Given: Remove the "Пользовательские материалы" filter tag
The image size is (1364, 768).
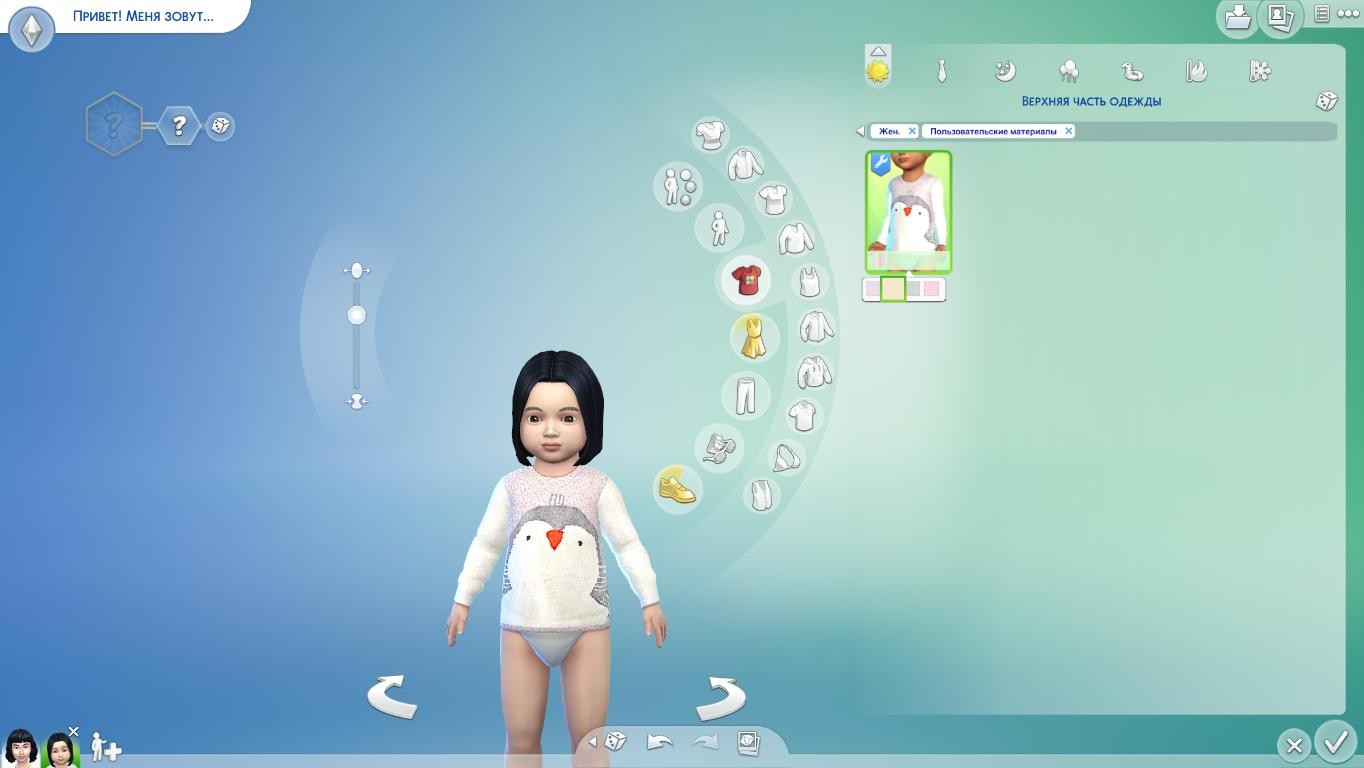Looking at the screenshot, I should [1068, 131].
